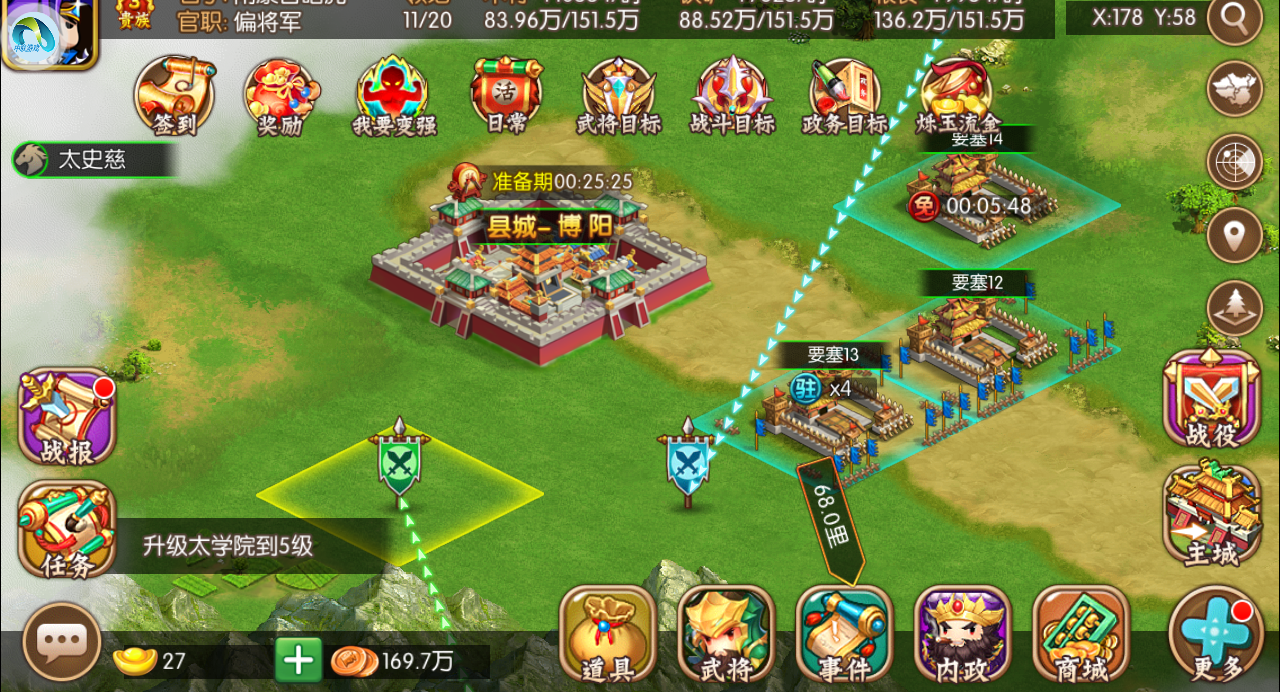
Task: Open the 战报 battle report
Action: (68, 417)
